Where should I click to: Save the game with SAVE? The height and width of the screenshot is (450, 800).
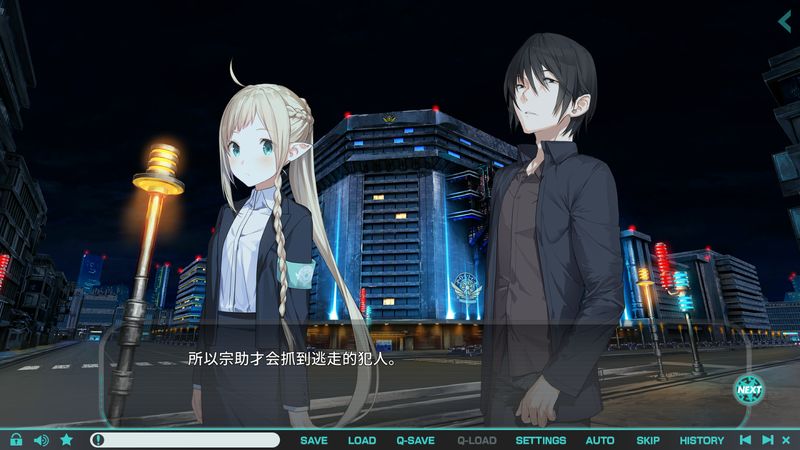[x=313, y=440]
